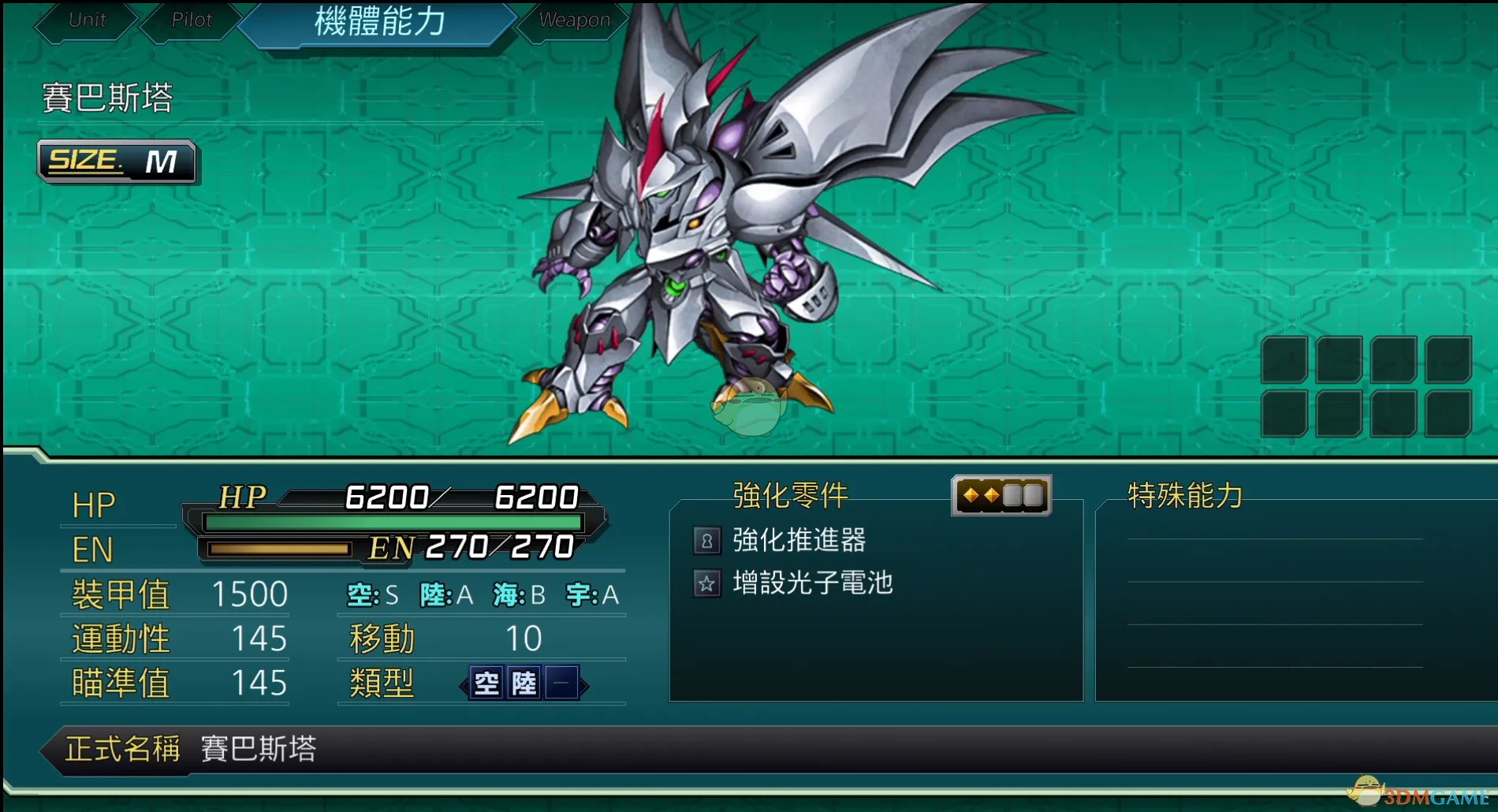1498x812 pixels.
Task: Show the Weapon tab
Action: coord(574,20)
